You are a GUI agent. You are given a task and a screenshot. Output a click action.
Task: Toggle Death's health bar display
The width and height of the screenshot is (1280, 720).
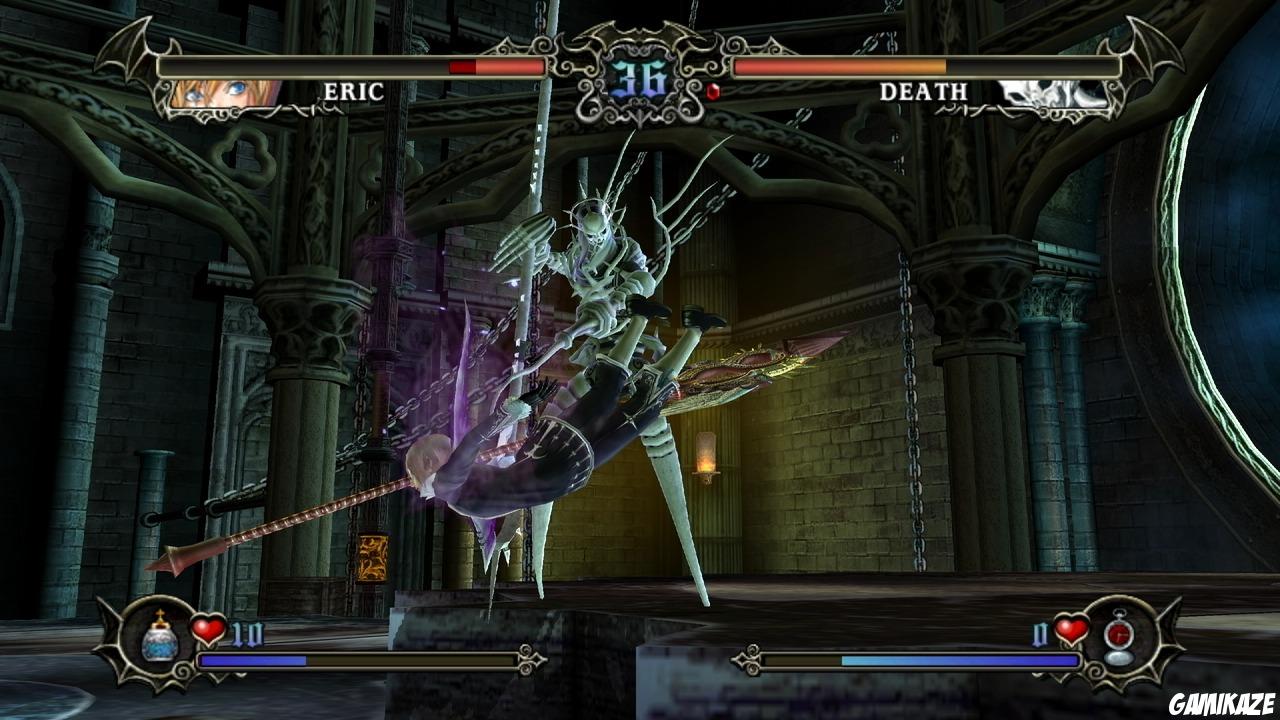pyautogui.click(x=925, y=66)
